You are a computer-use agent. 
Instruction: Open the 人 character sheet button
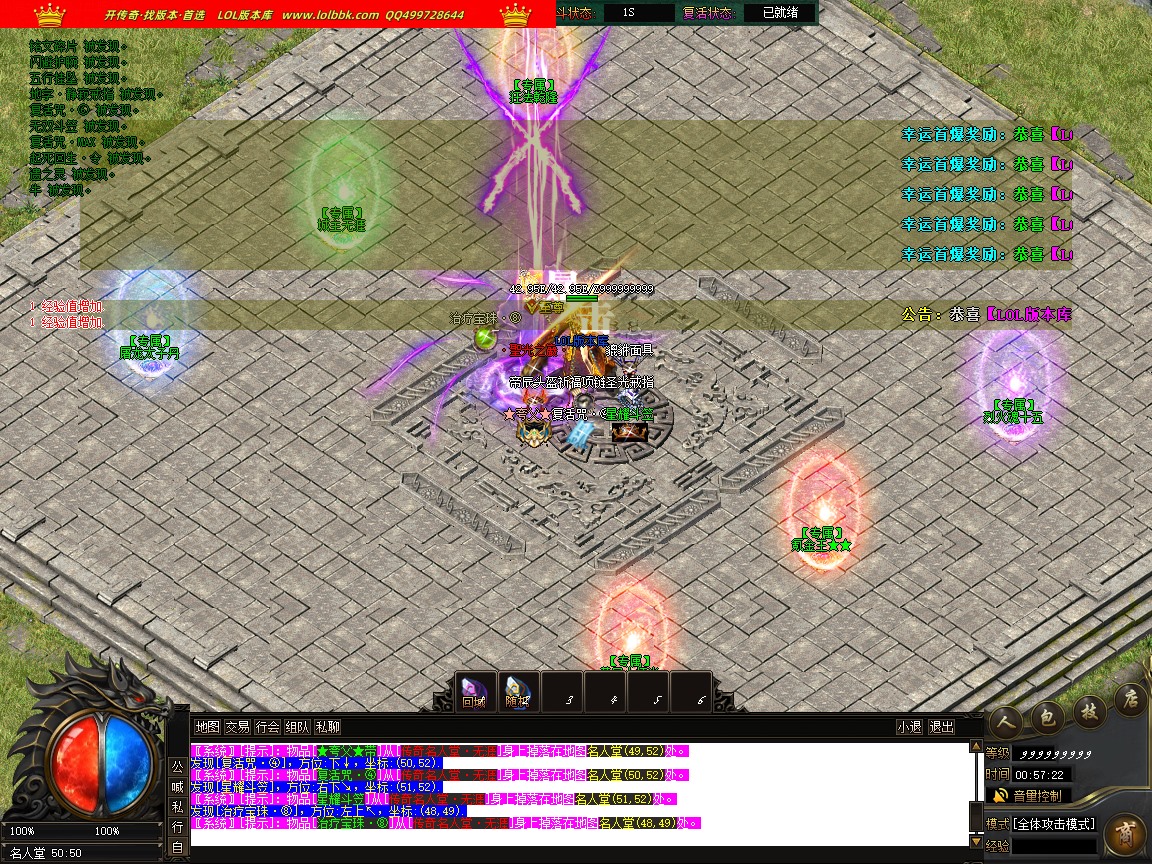coord(1005,720)
